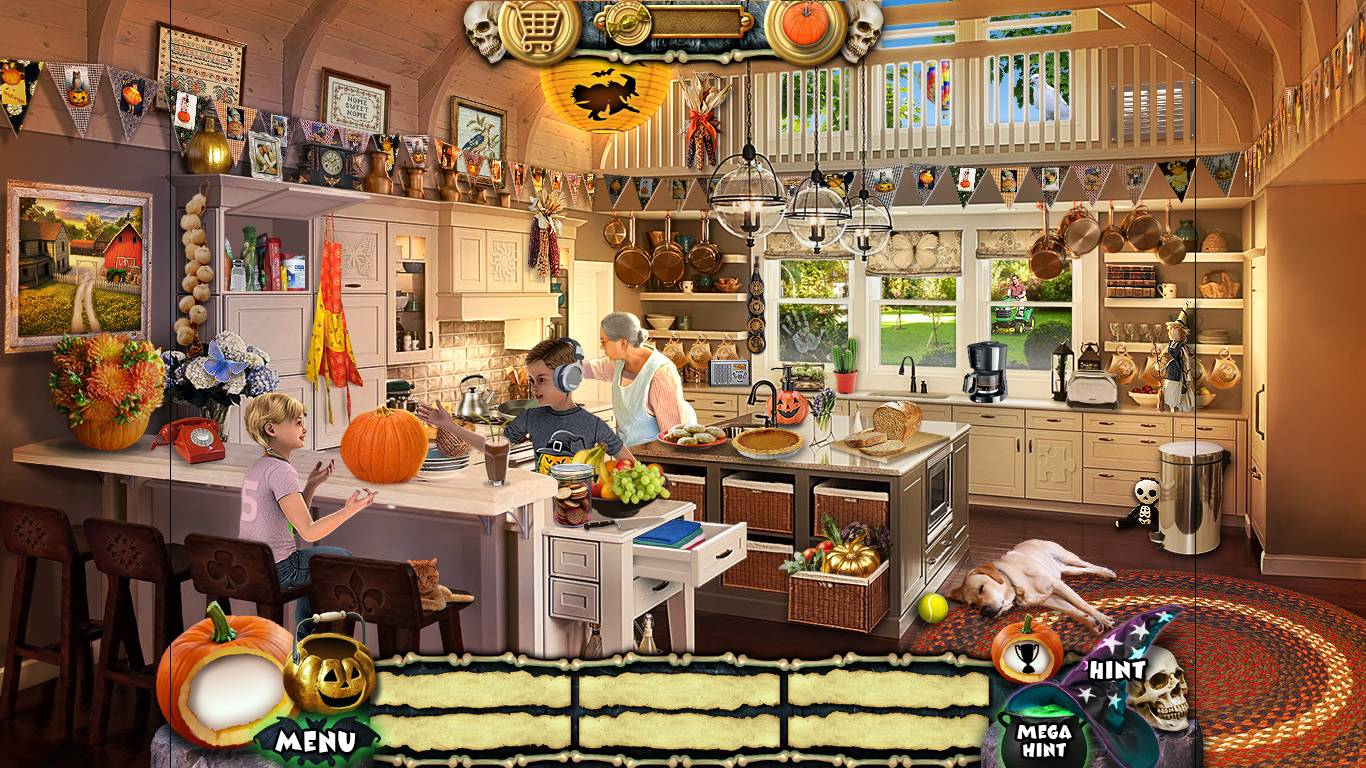This screenshot has height=768, width=1366.
Task: Select the golden jack-o-lantern bucket
Action: click(330, 673)
